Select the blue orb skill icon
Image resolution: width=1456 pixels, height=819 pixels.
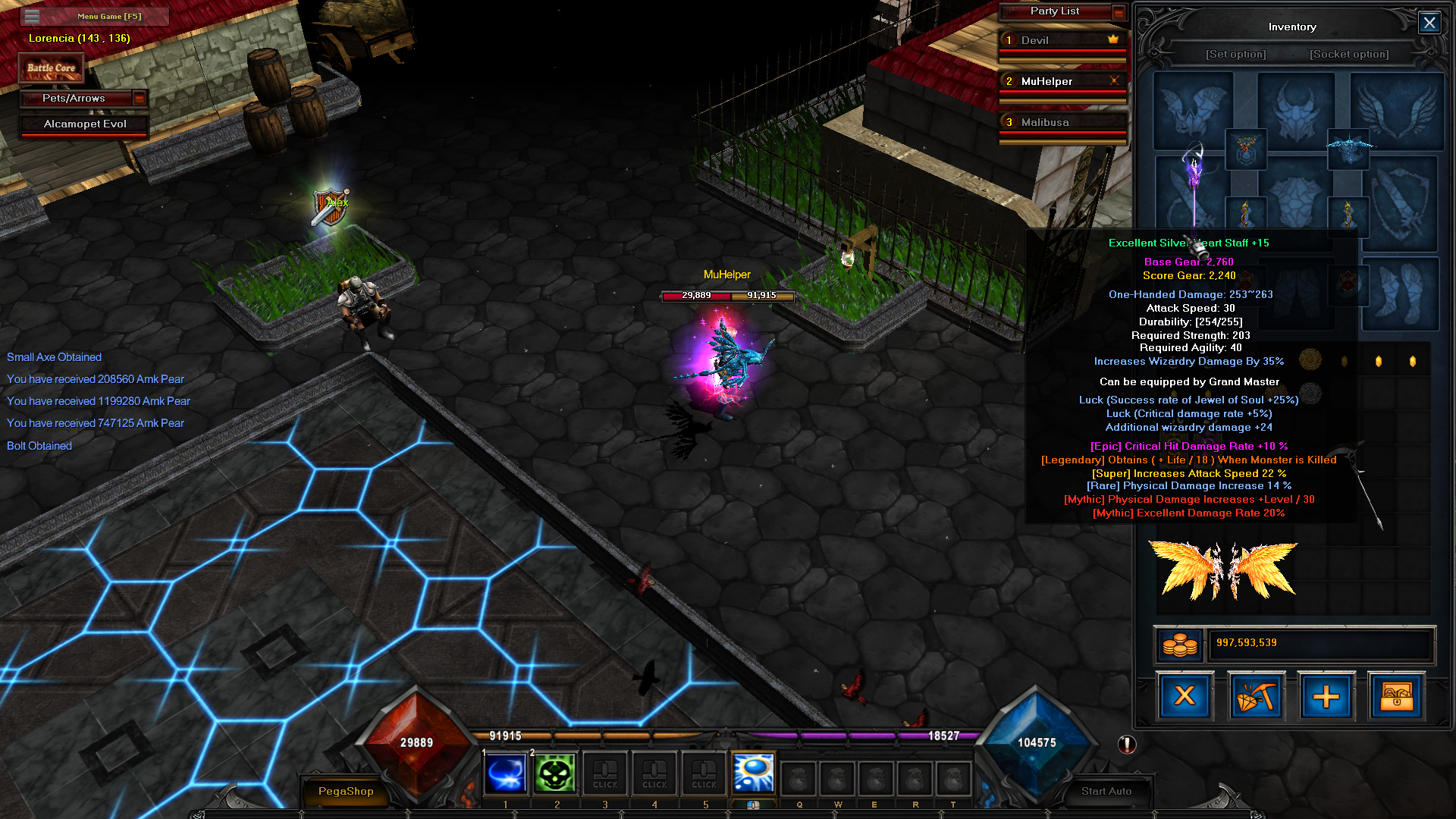753,773
